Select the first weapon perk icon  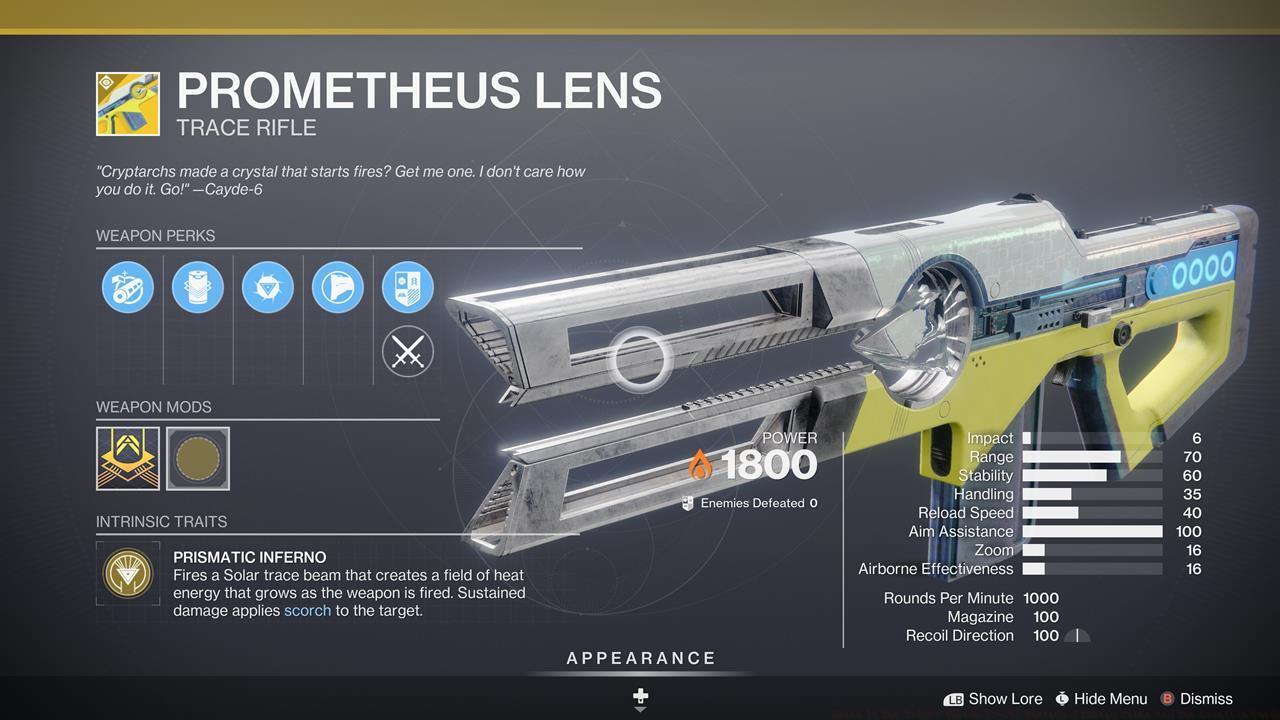[x=128, y=287]
